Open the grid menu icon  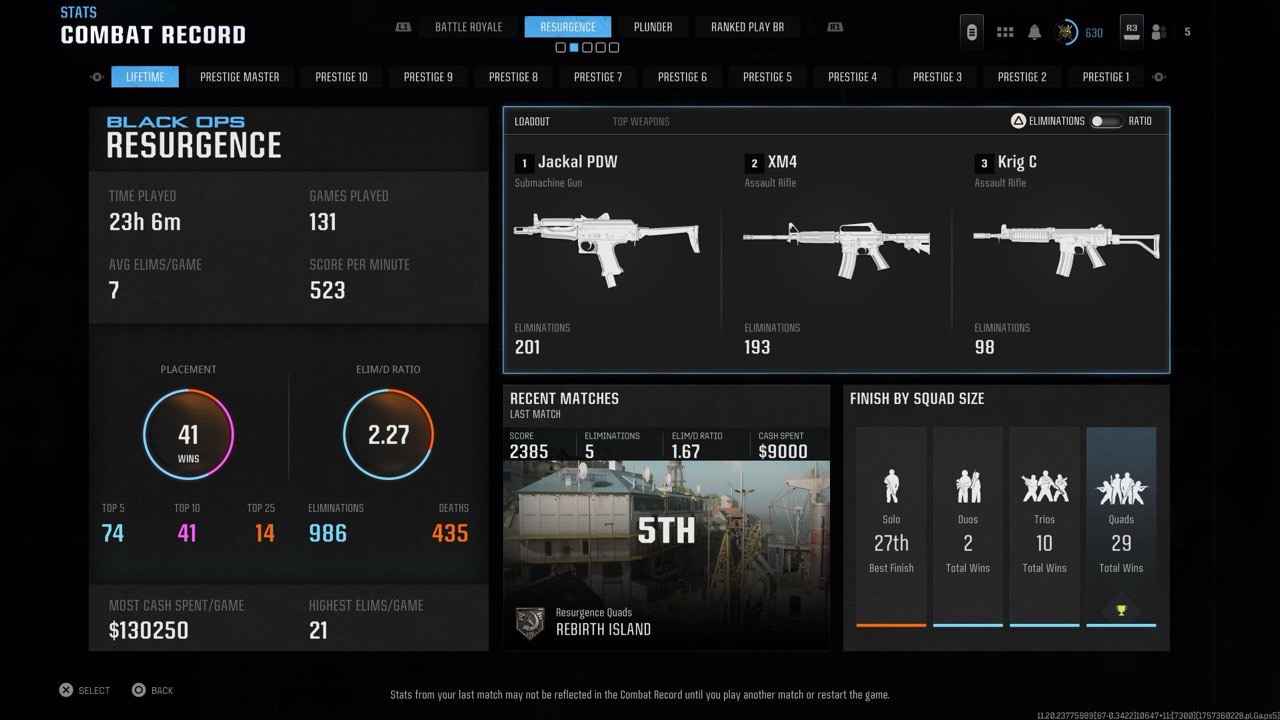[1005, 32]
